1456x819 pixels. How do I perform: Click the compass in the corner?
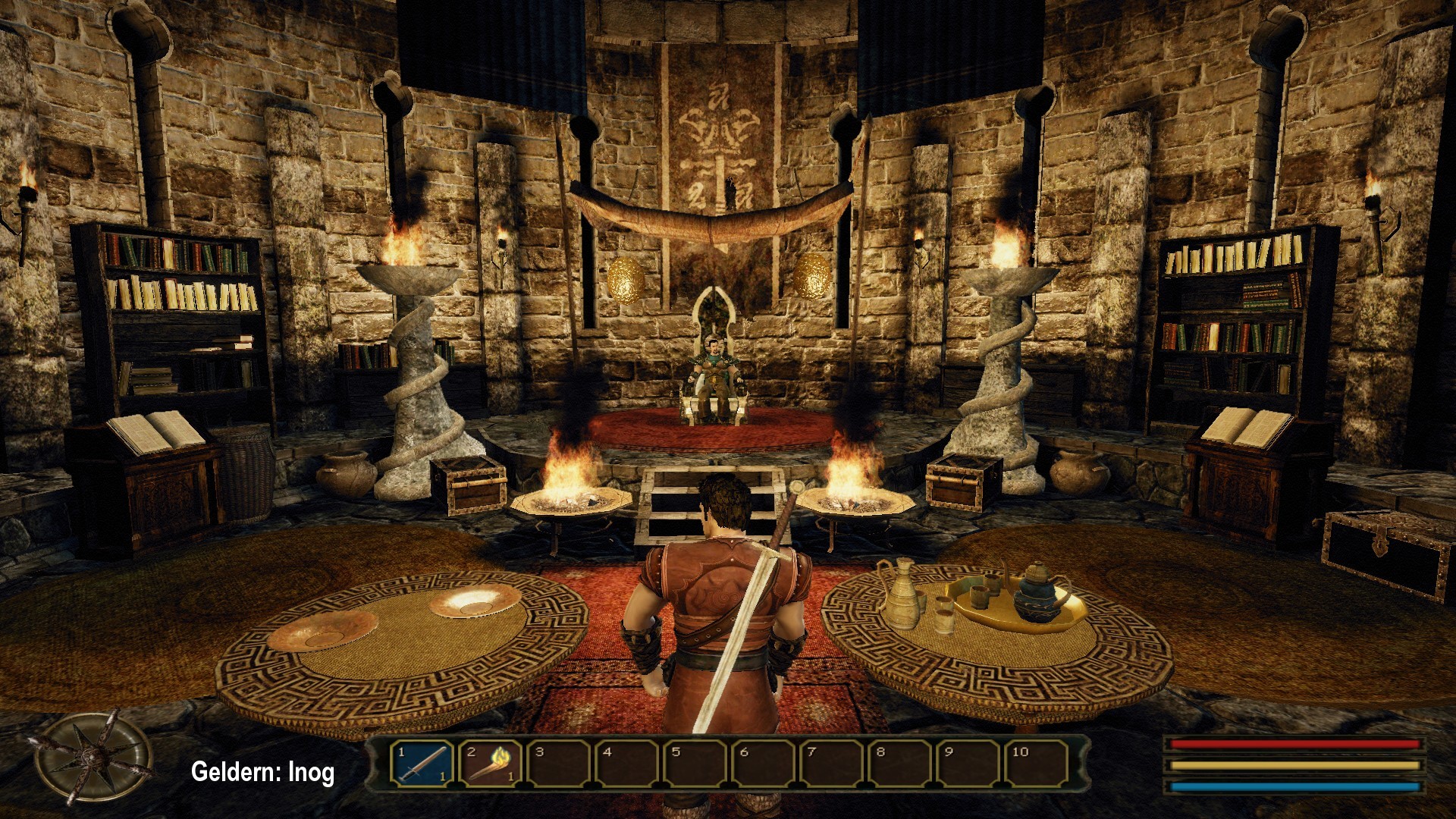tap(93, 756)
